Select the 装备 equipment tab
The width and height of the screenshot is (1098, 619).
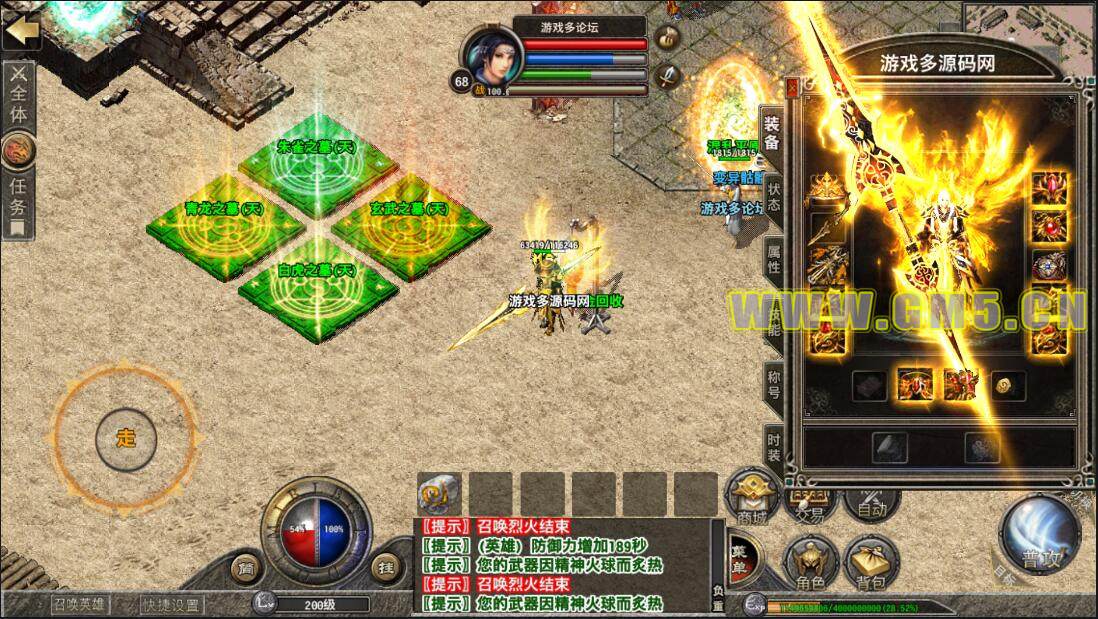[x=773, y=133]
